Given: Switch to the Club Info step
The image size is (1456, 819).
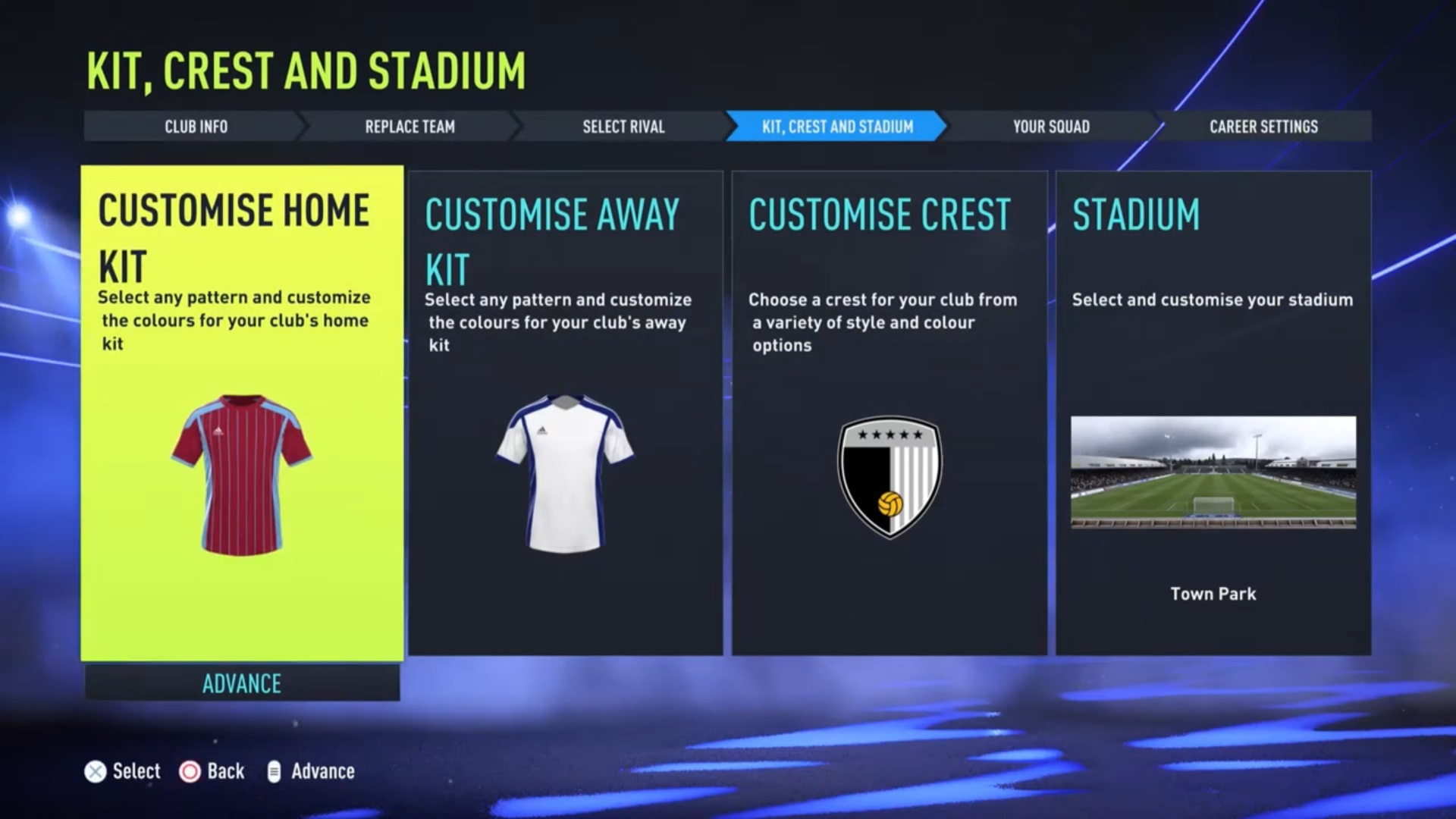Looking at the screenshot, I should click(196, 127).
